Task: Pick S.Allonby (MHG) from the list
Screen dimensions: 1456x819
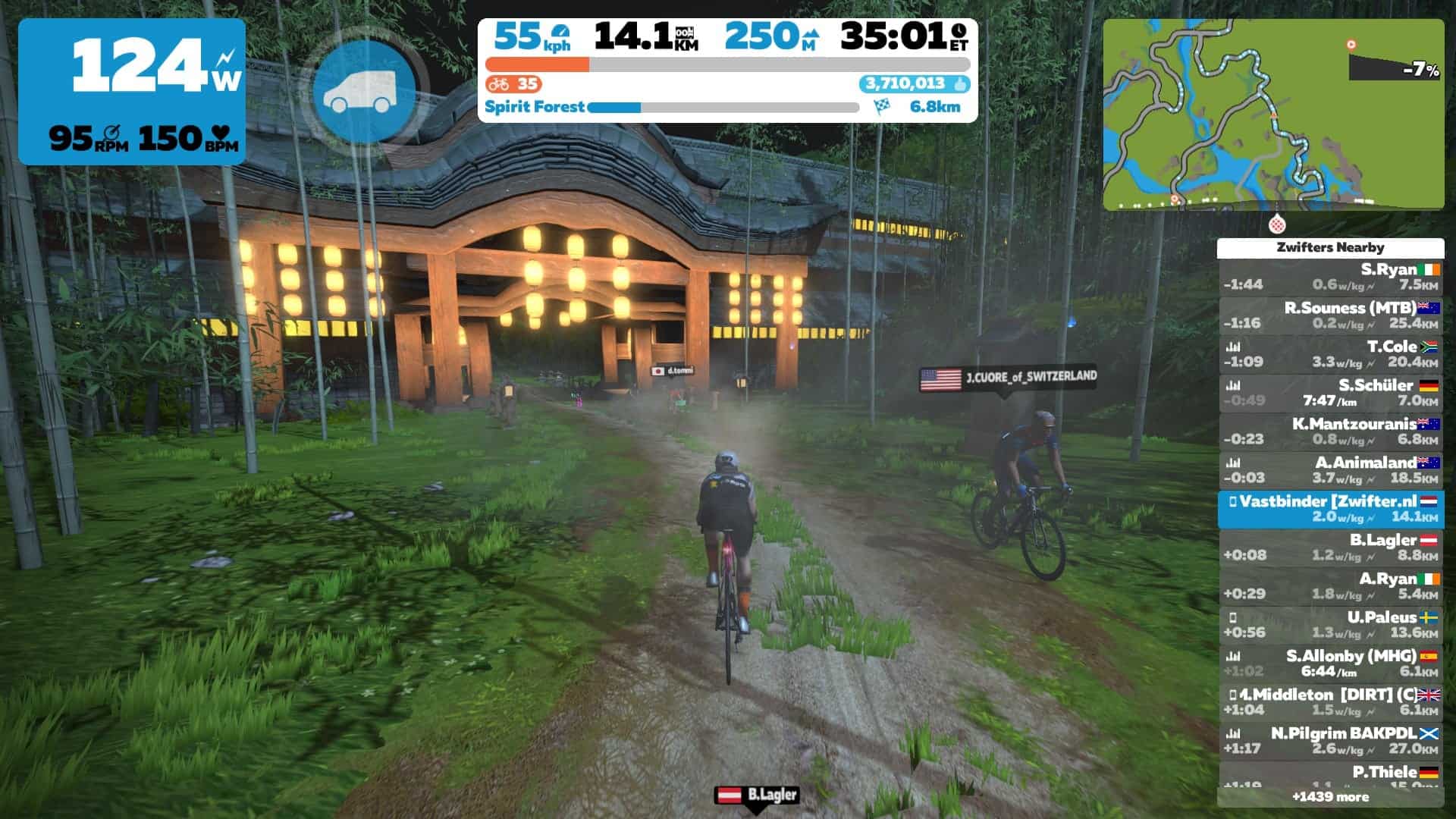Action: click(x=1330, y=664)
